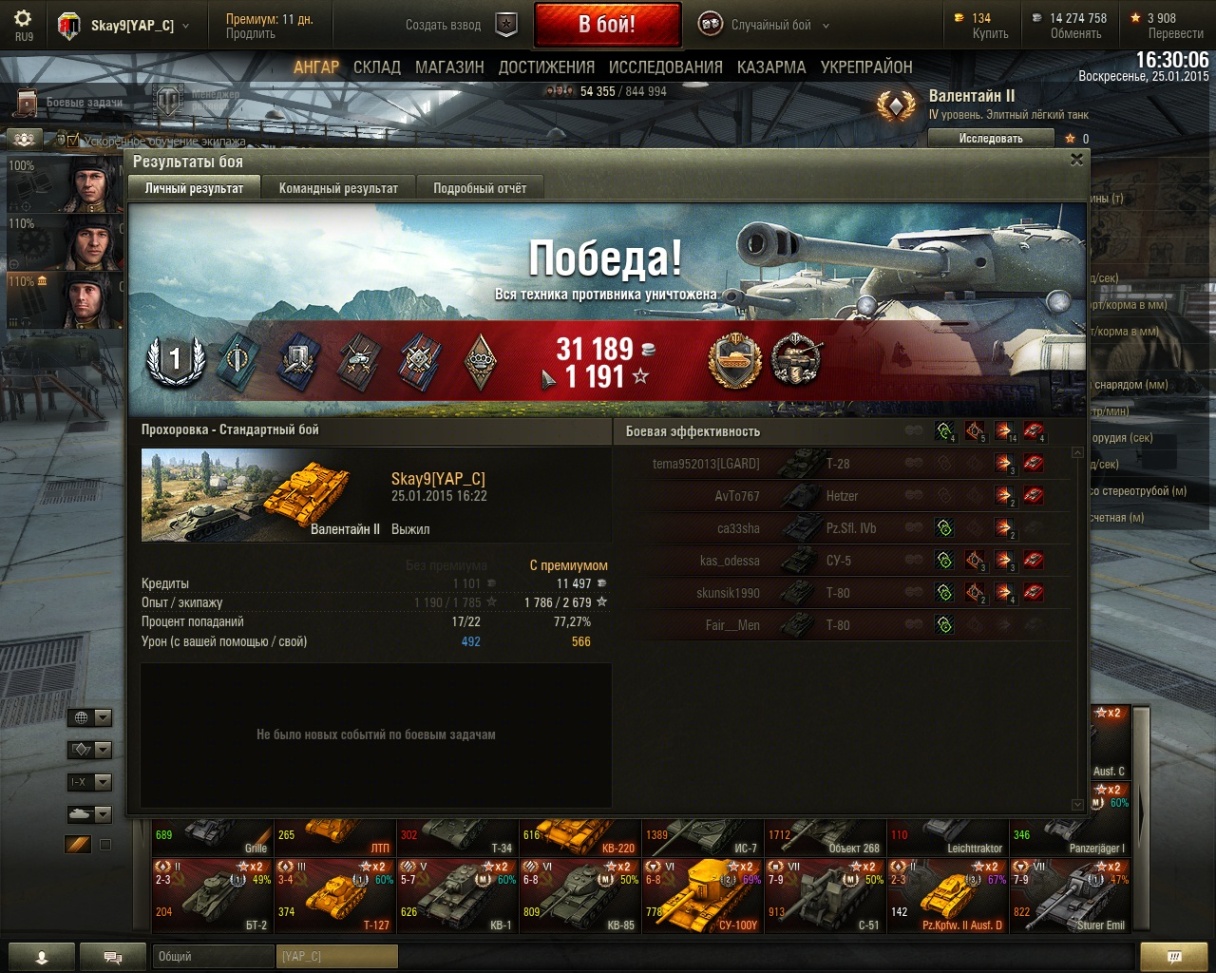This screenshot has height=973, width=1216.
Task: Close the battle results window
Action: [1076, 159]
